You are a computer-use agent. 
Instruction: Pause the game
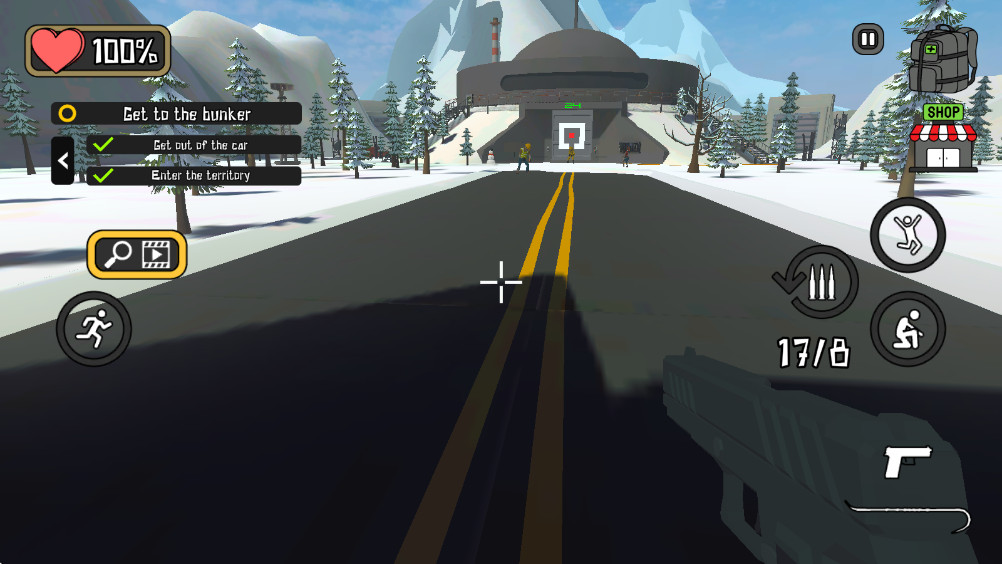click(x=868, y=40)
